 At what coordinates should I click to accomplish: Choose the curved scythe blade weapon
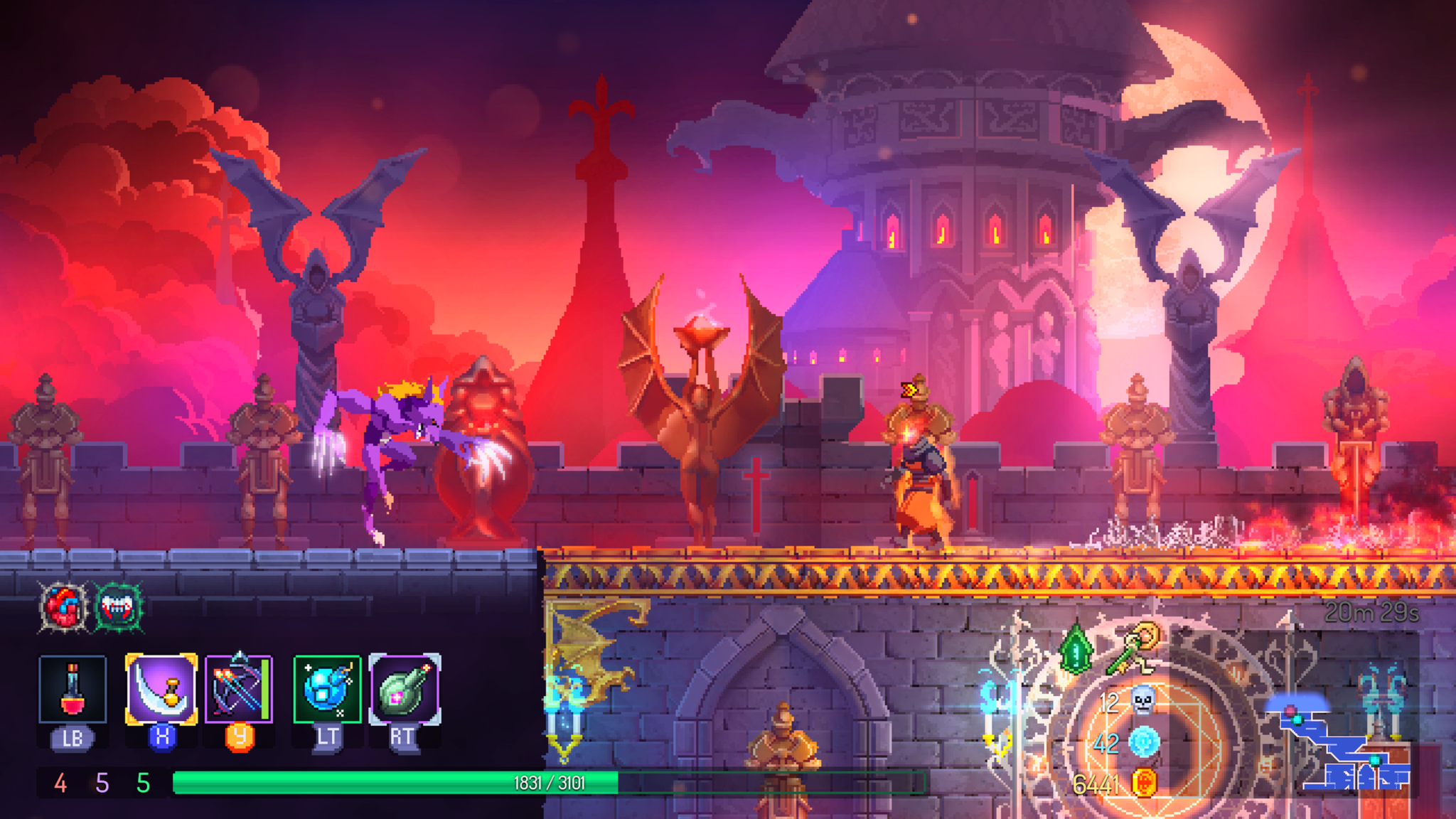[161, 689]
